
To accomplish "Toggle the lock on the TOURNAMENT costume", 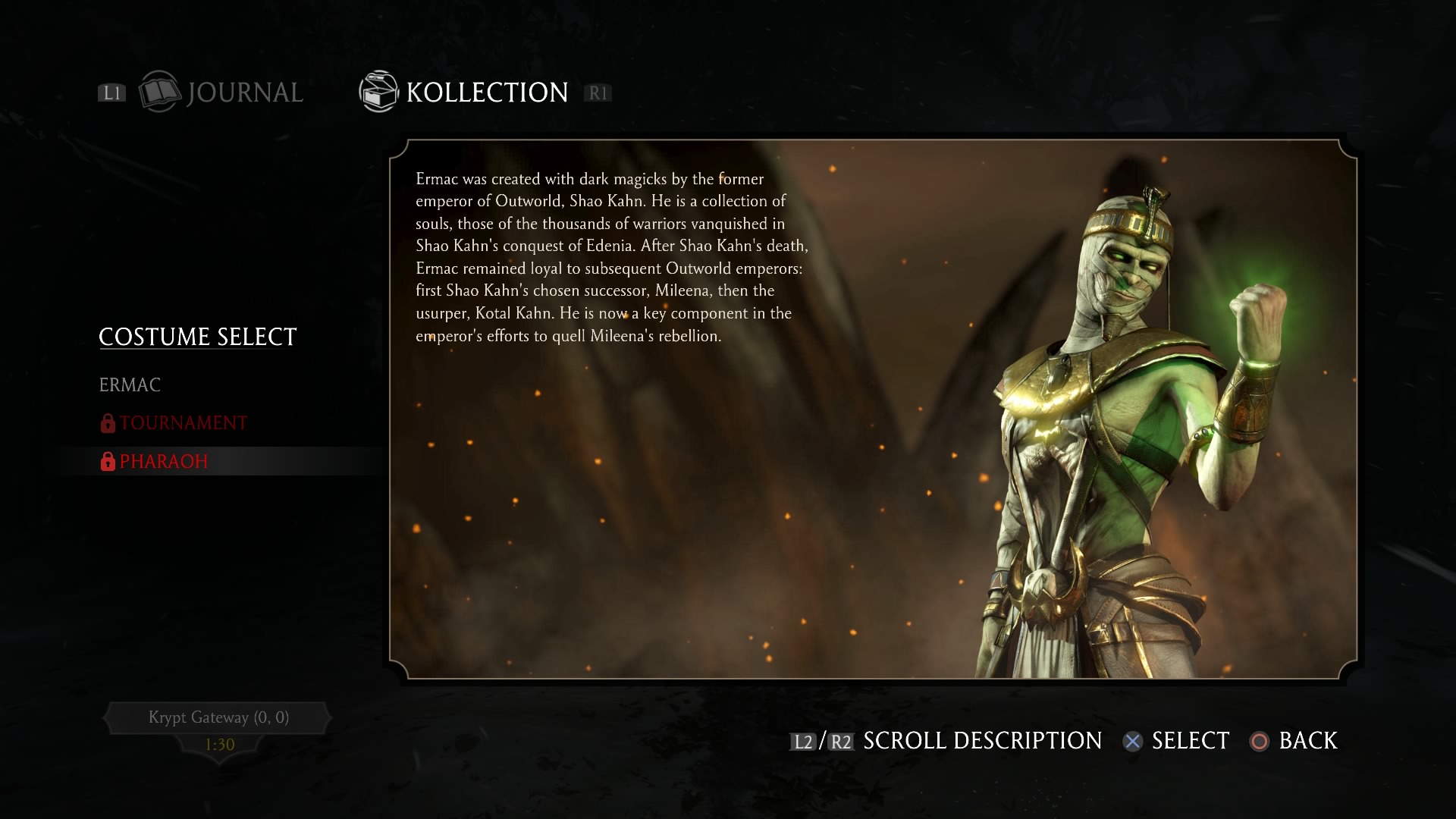I will (107, 422).
